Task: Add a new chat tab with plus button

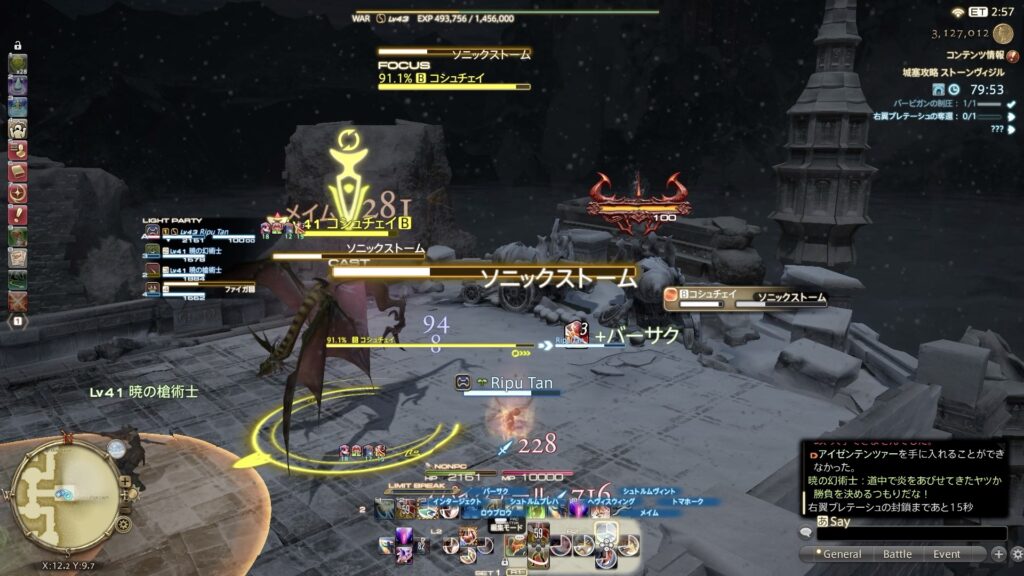Action: (999, 554)
